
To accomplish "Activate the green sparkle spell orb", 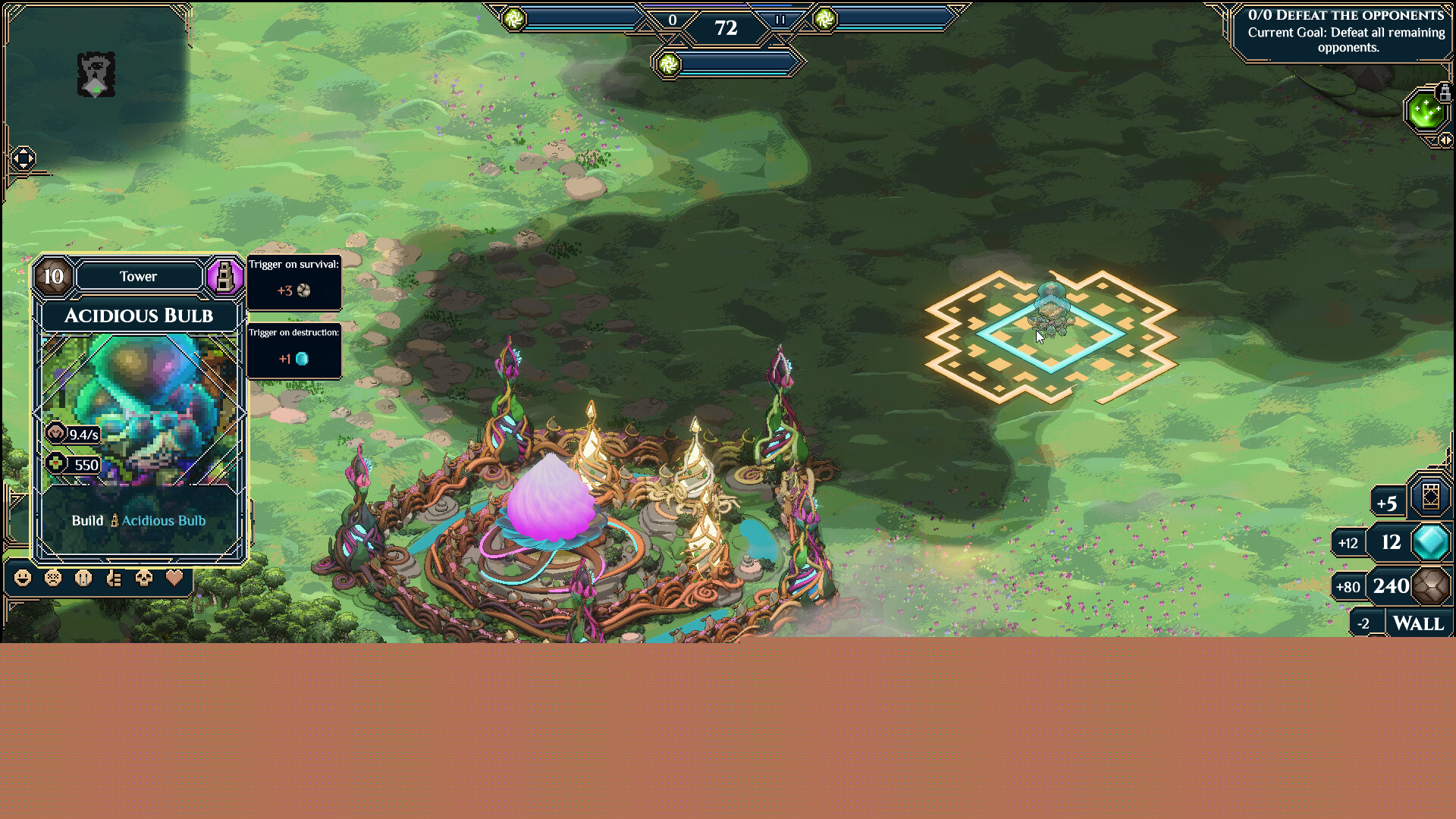I will click(1425, 112).
